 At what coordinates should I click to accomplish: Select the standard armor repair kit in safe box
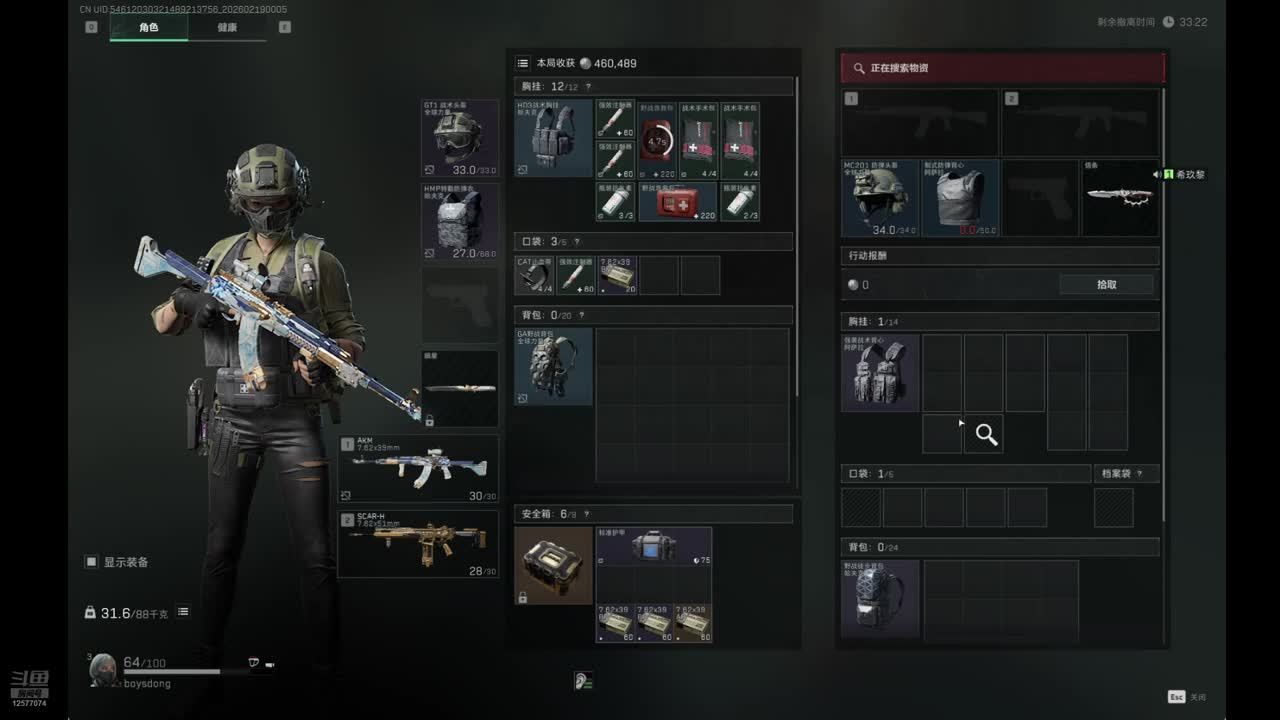click(654, 547)
